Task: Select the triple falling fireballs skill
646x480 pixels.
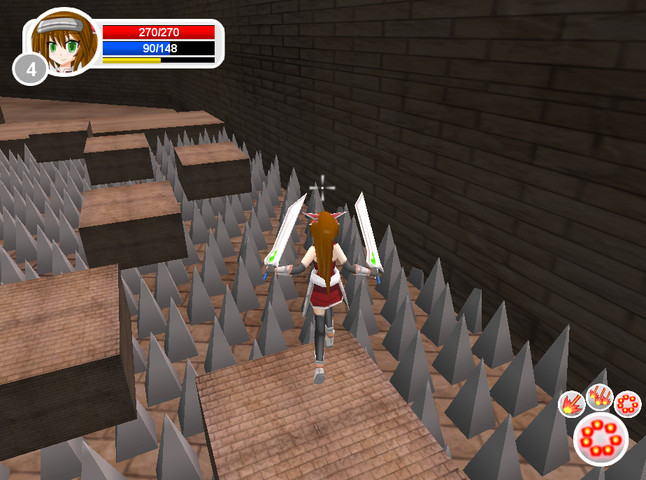Action: (x=599, y=397)
